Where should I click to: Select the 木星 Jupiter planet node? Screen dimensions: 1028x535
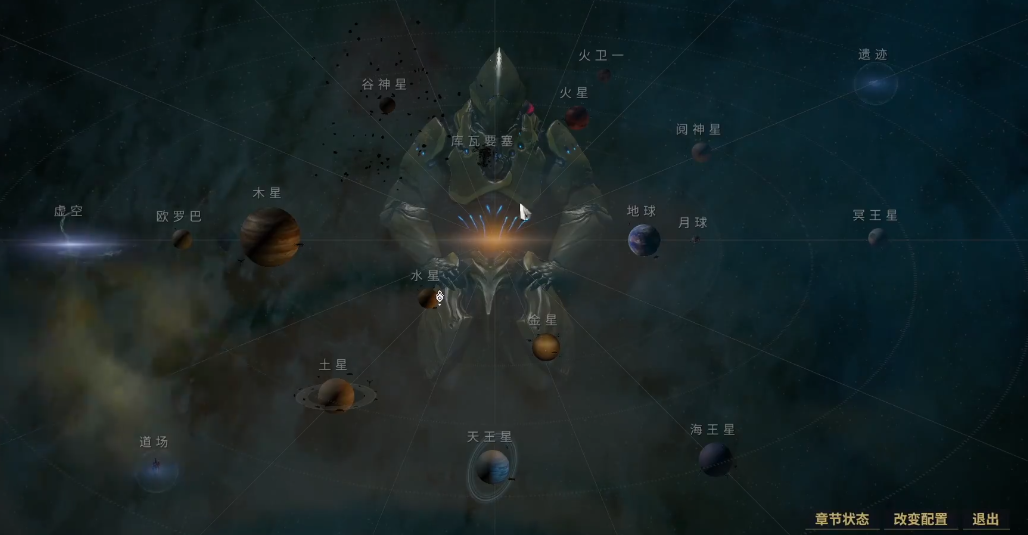270,237
